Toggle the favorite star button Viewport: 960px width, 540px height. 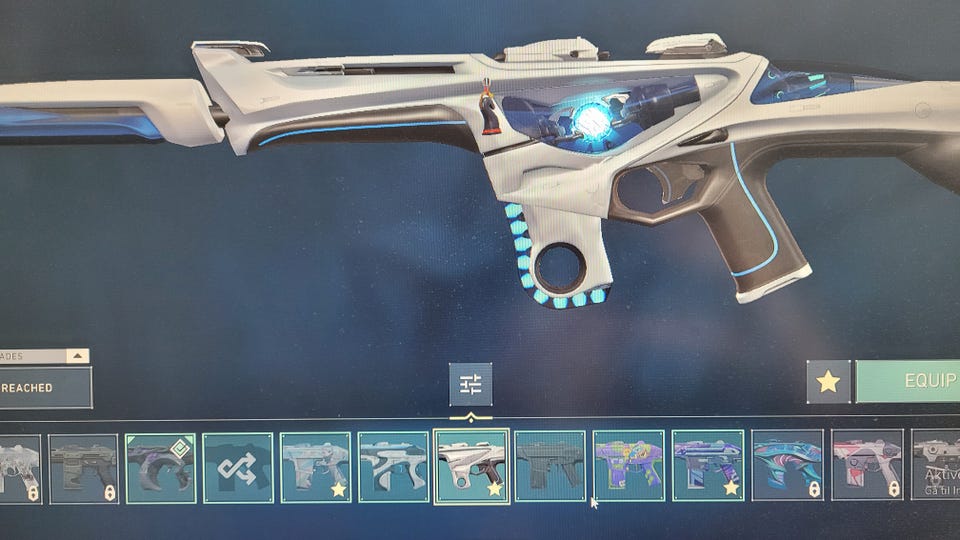point(828,381)
